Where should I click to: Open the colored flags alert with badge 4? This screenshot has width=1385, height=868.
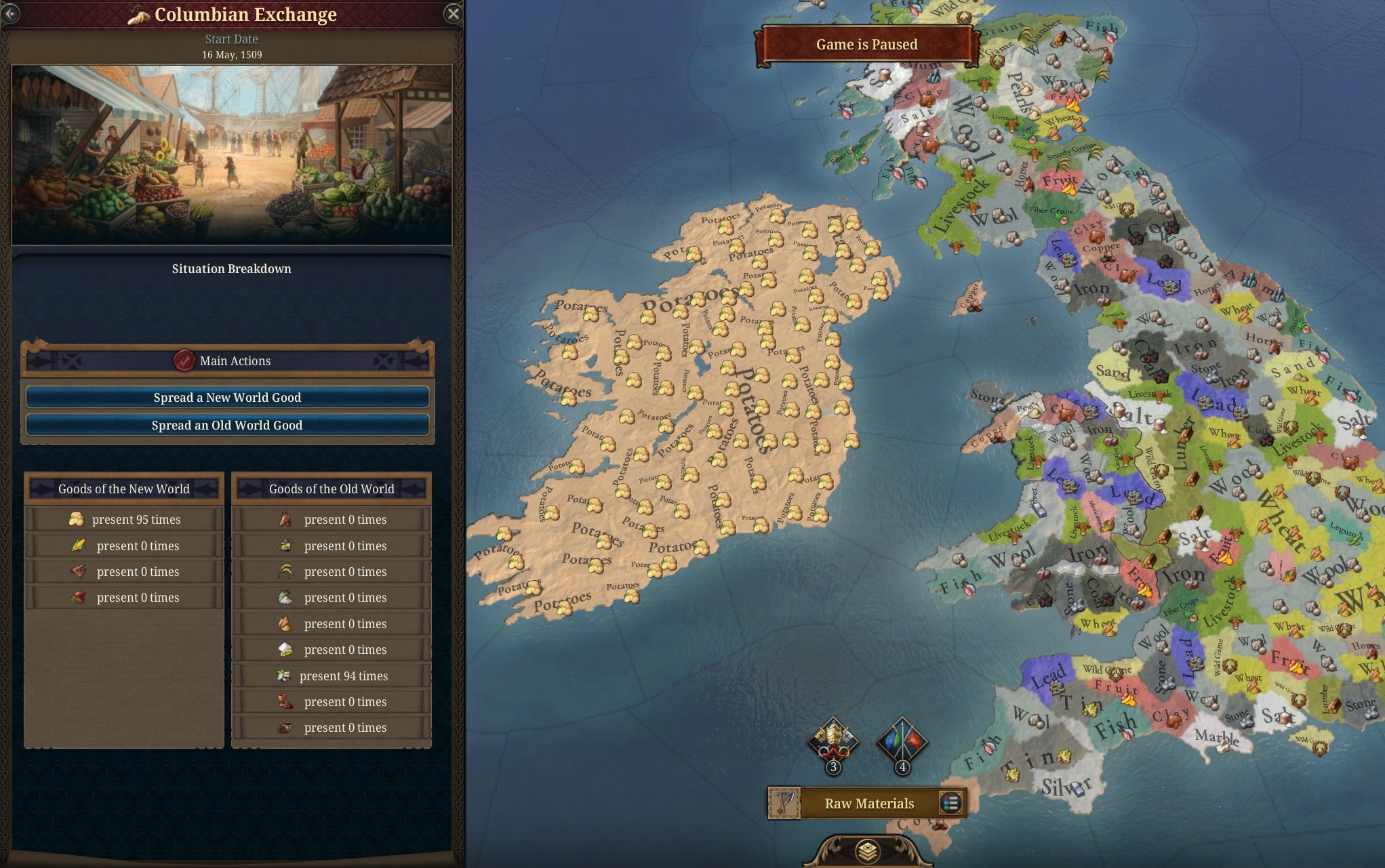[902, 743]
